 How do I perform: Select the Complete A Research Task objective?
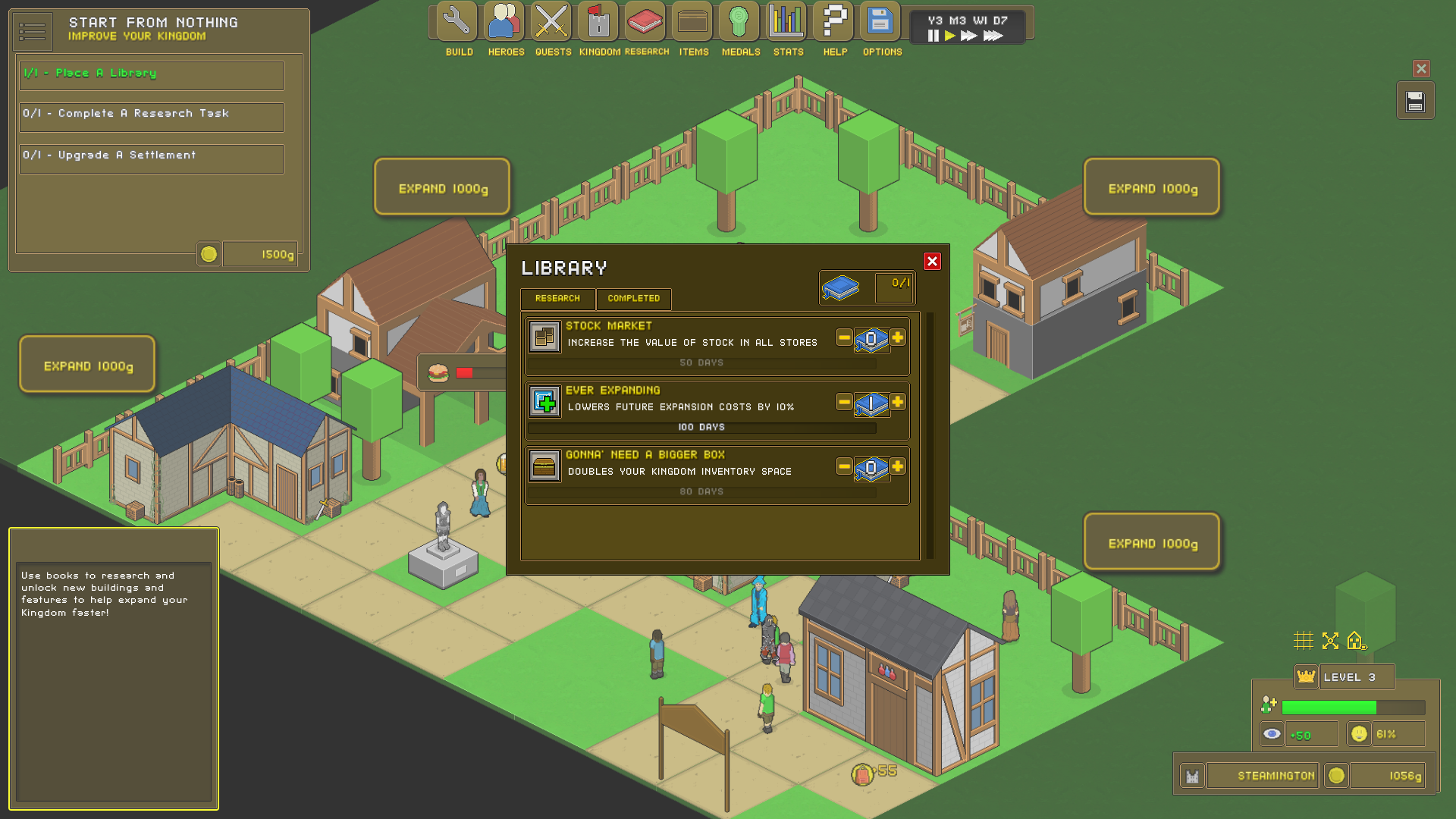pyautogui.click(x=152, y=115)
